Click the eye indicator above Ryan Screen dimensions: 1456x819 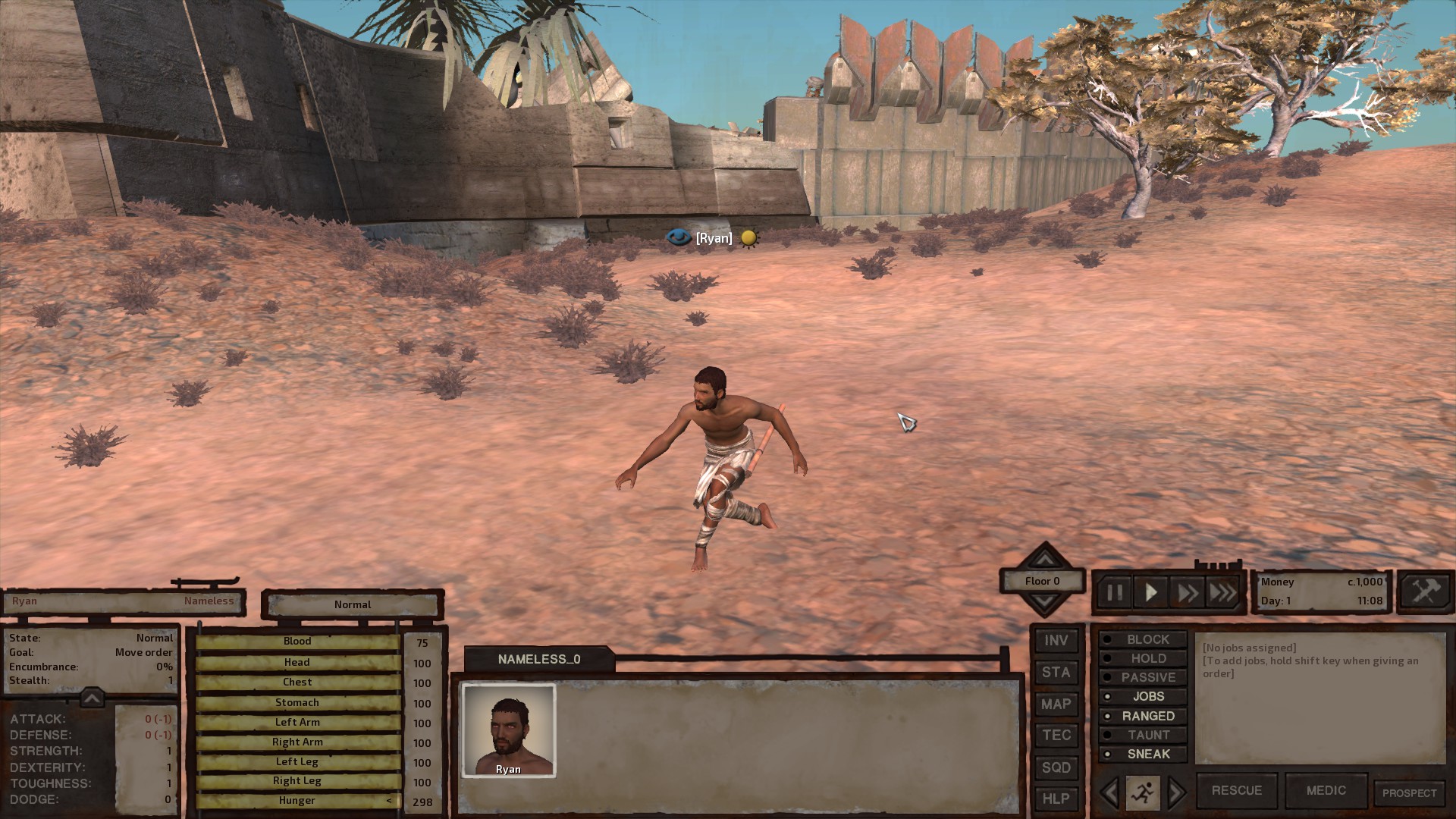679,237
